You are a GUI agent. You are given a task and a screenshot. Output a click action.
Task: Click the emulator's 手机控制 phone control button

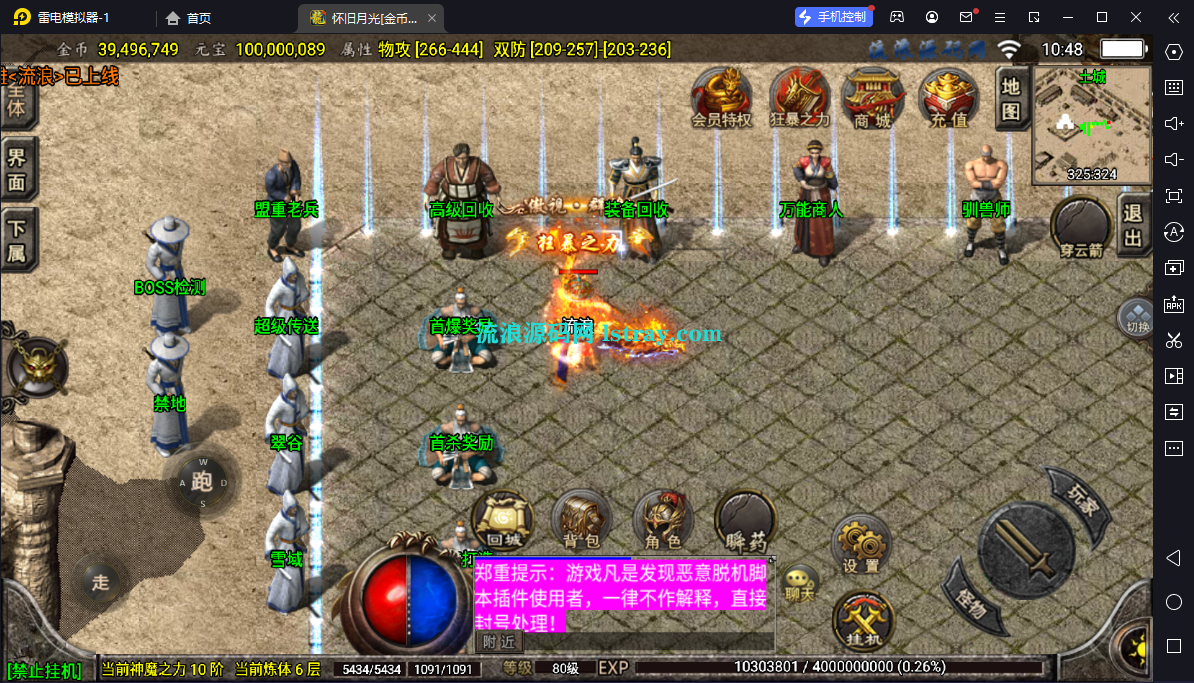click(x=833, y=17)
